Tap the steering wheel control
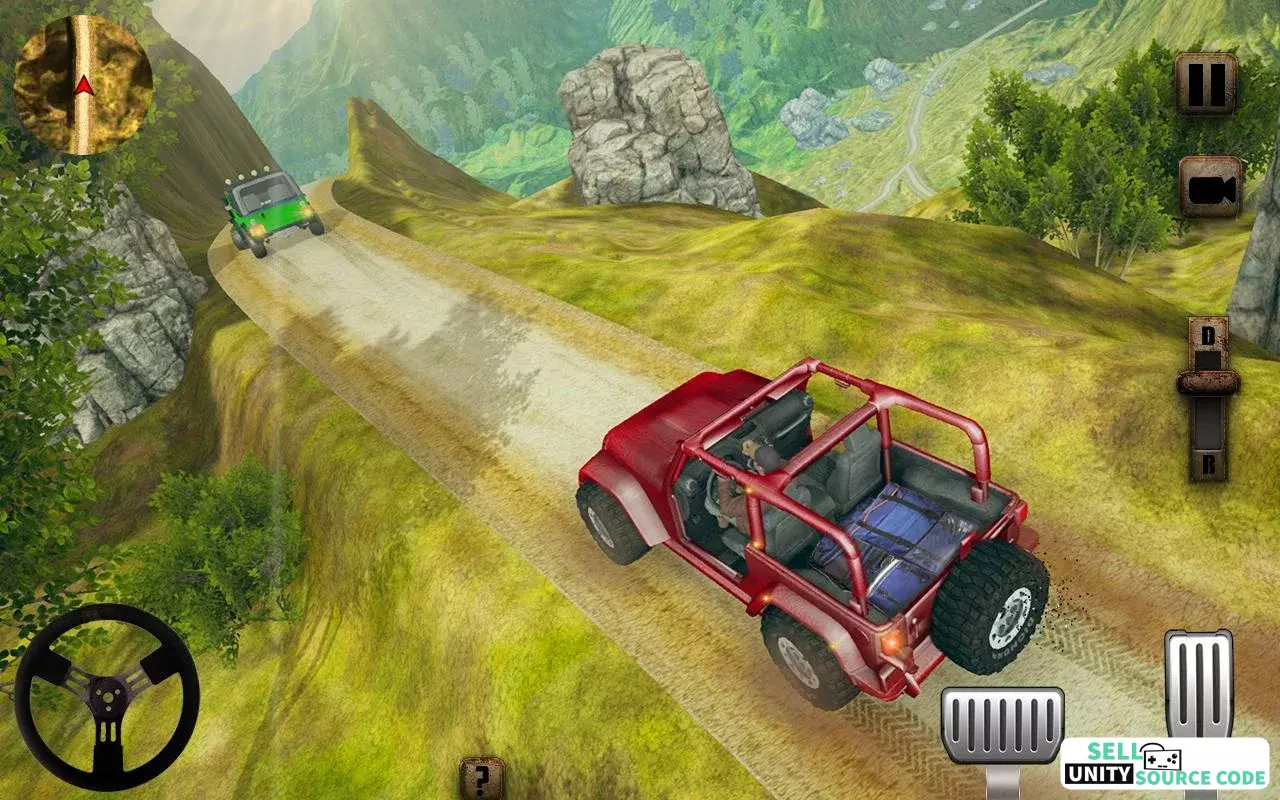 107,696
